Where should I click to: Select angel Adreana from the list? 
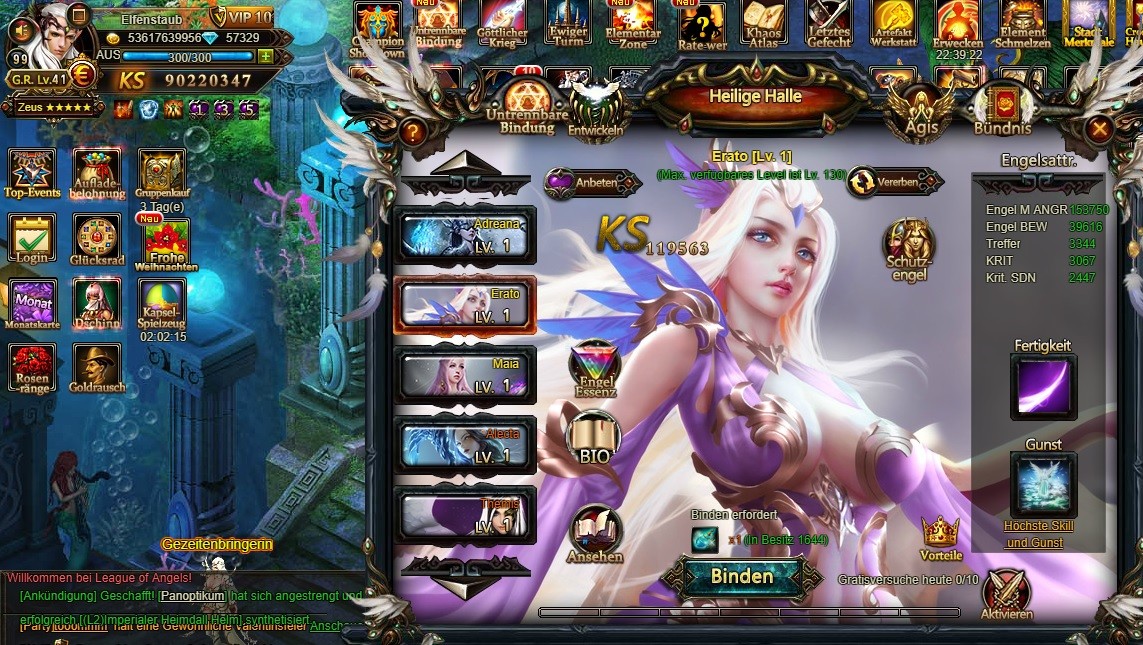pyautogui.click(x=466, y=235)
